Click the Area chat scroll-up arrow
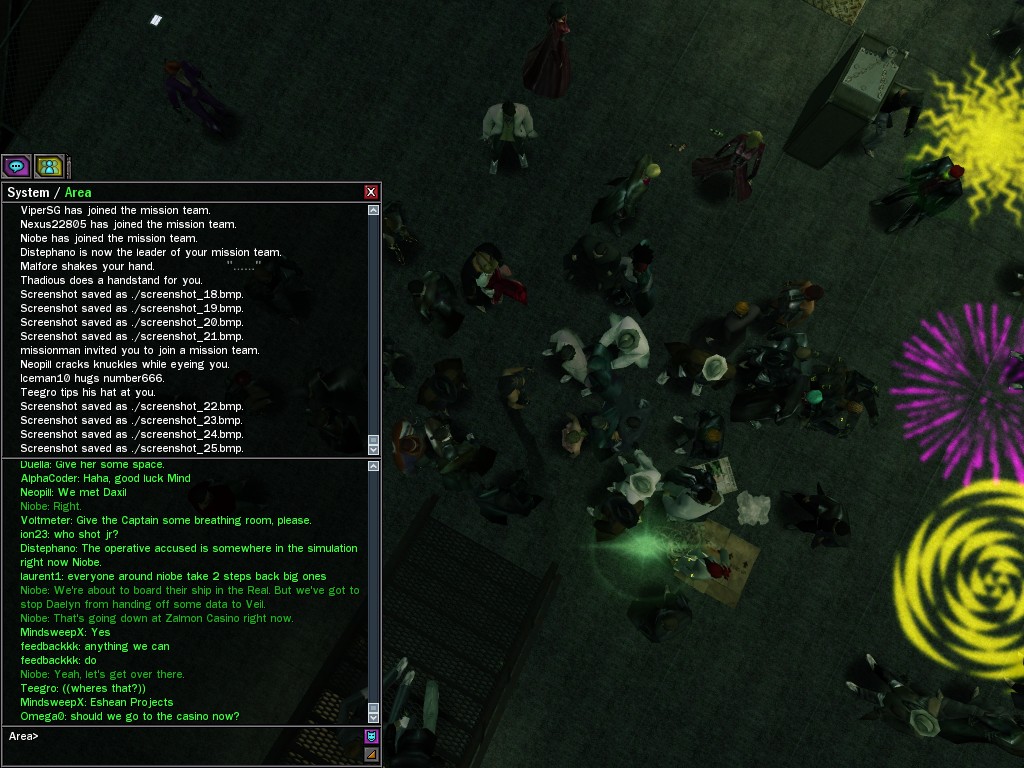 [374, 466]
